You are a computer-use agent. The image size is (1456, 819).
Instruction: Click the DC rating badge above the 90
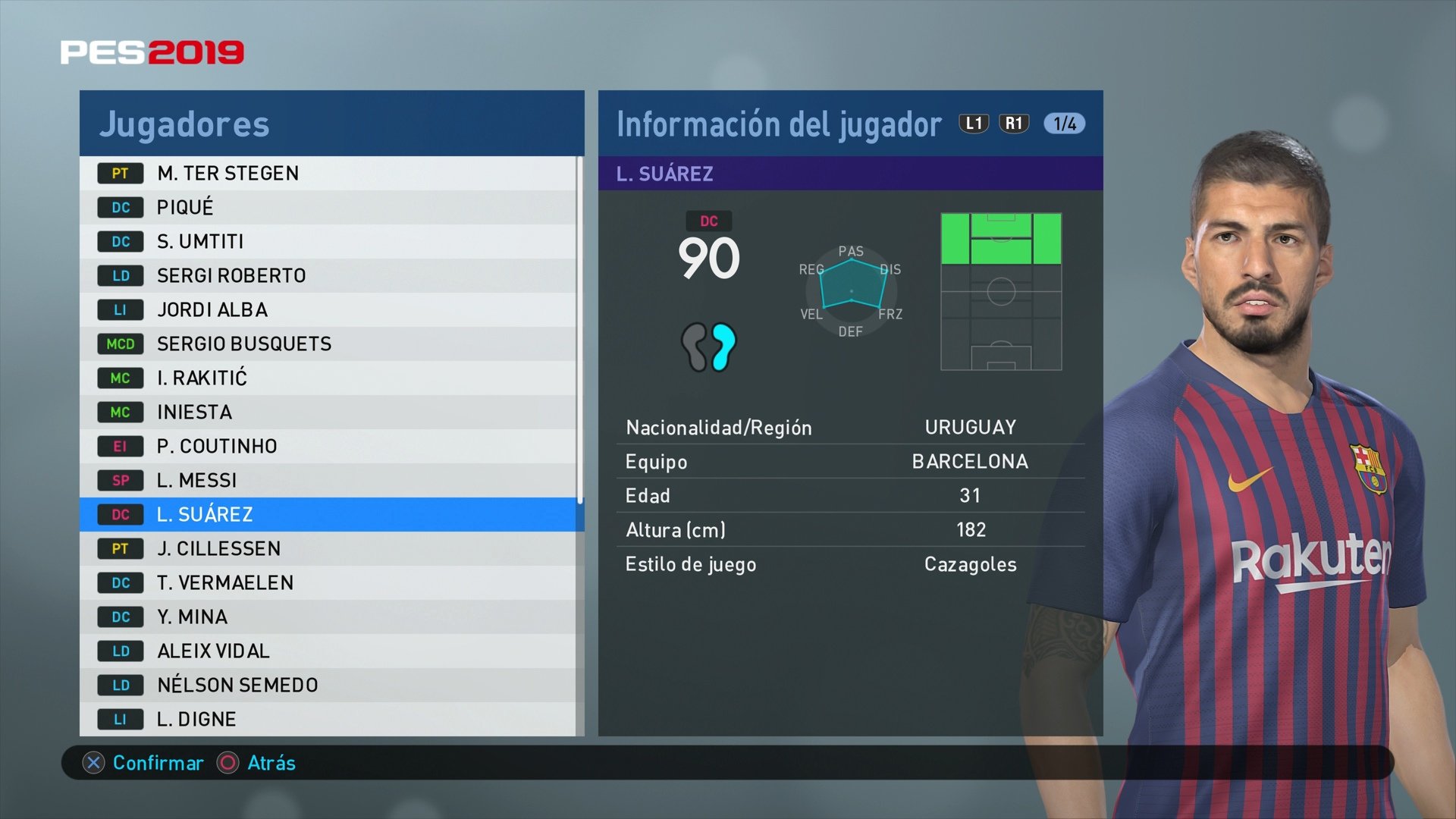[x=708, y=221]
